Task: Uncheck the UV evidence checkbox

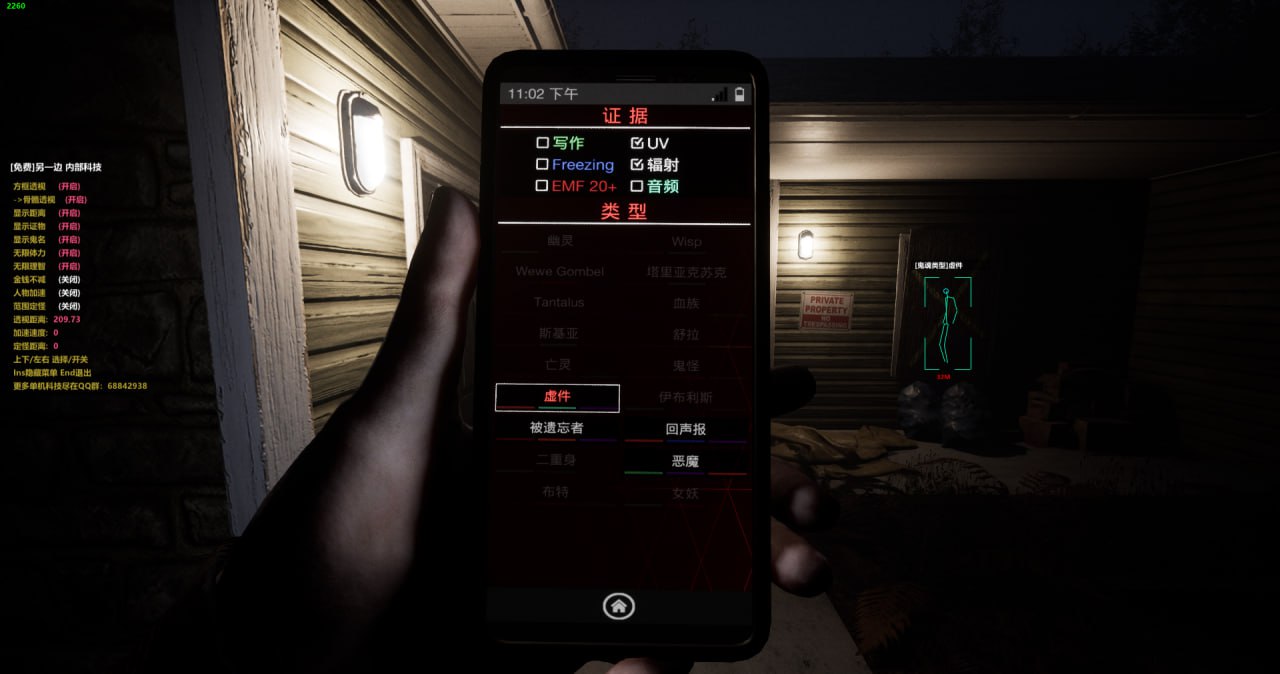Action: pyautogui.click(x=637, y=143)
